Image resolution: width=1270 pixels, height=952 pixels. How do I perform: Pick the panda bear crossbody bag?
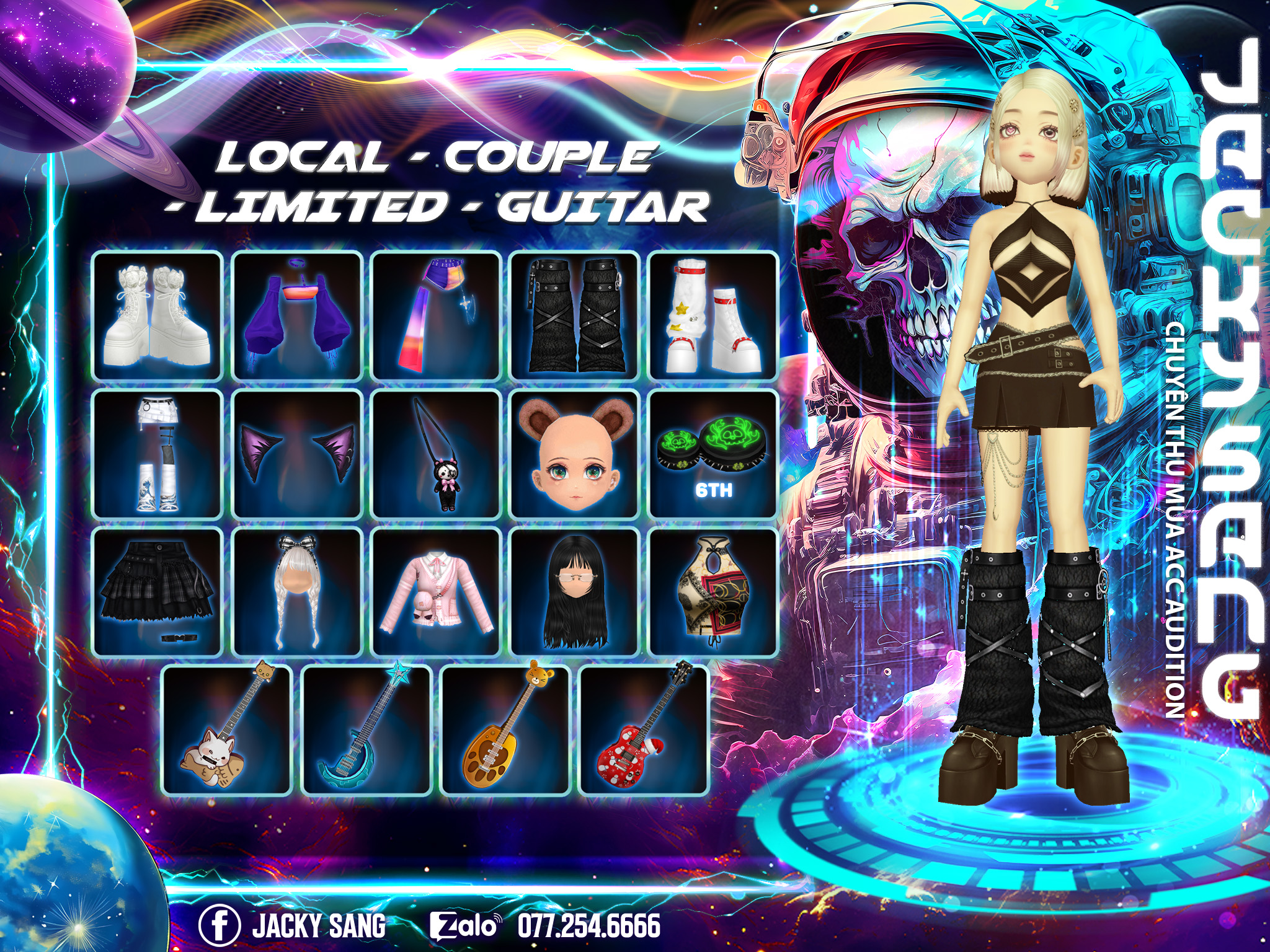[x=436, y=454]
